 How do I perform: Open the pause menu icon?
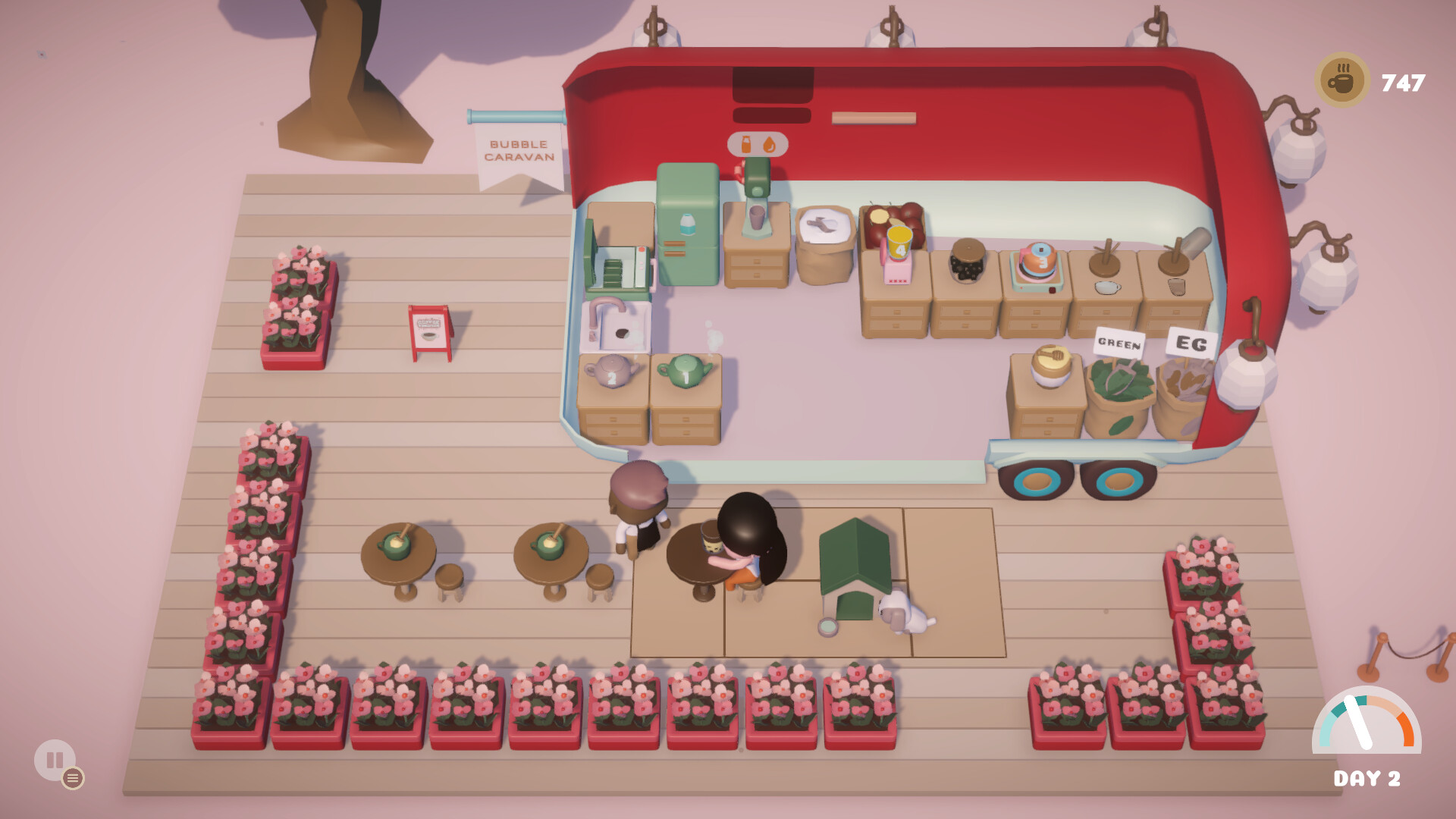53,758
